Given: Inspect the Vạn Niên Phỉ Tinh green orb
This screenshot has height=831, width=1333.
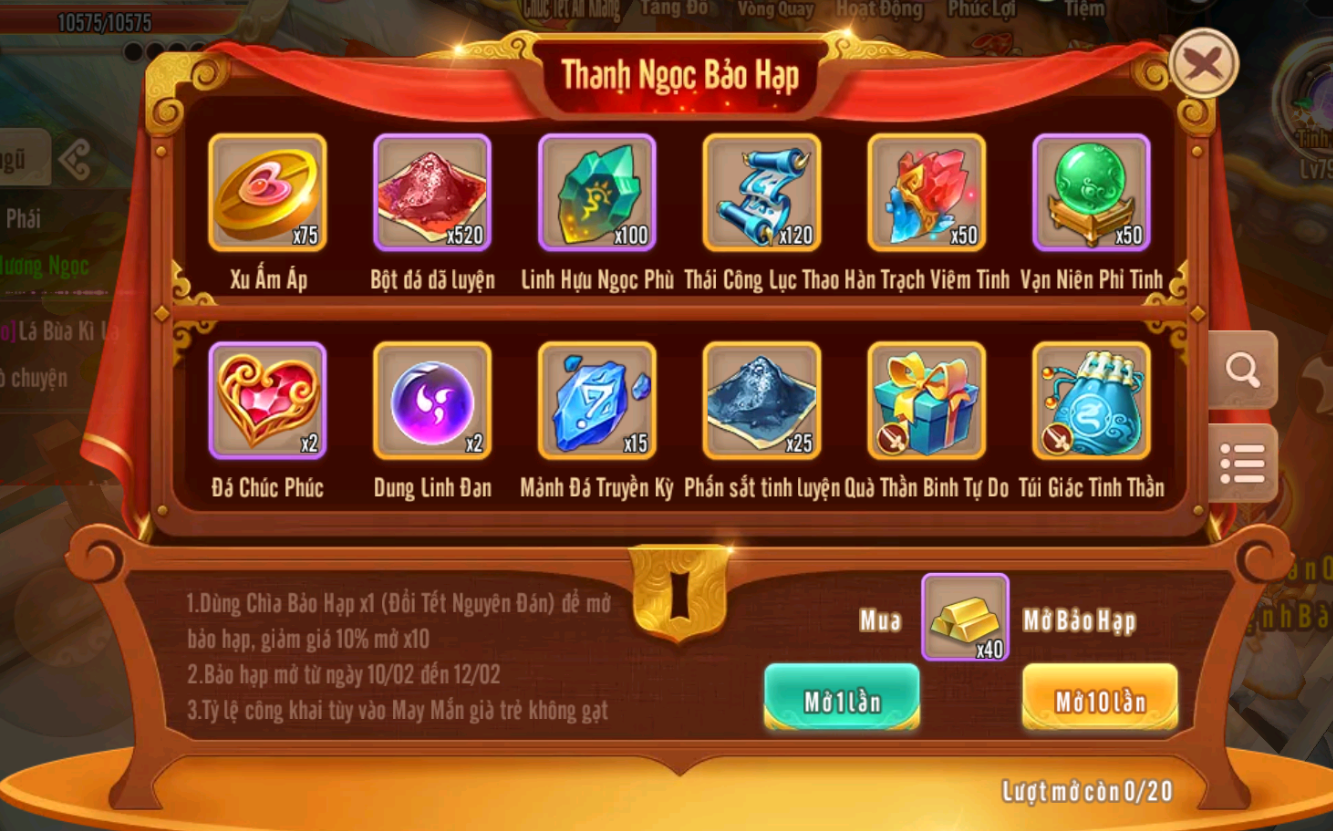Looking at the screenshot, I should coord(1092,192).
